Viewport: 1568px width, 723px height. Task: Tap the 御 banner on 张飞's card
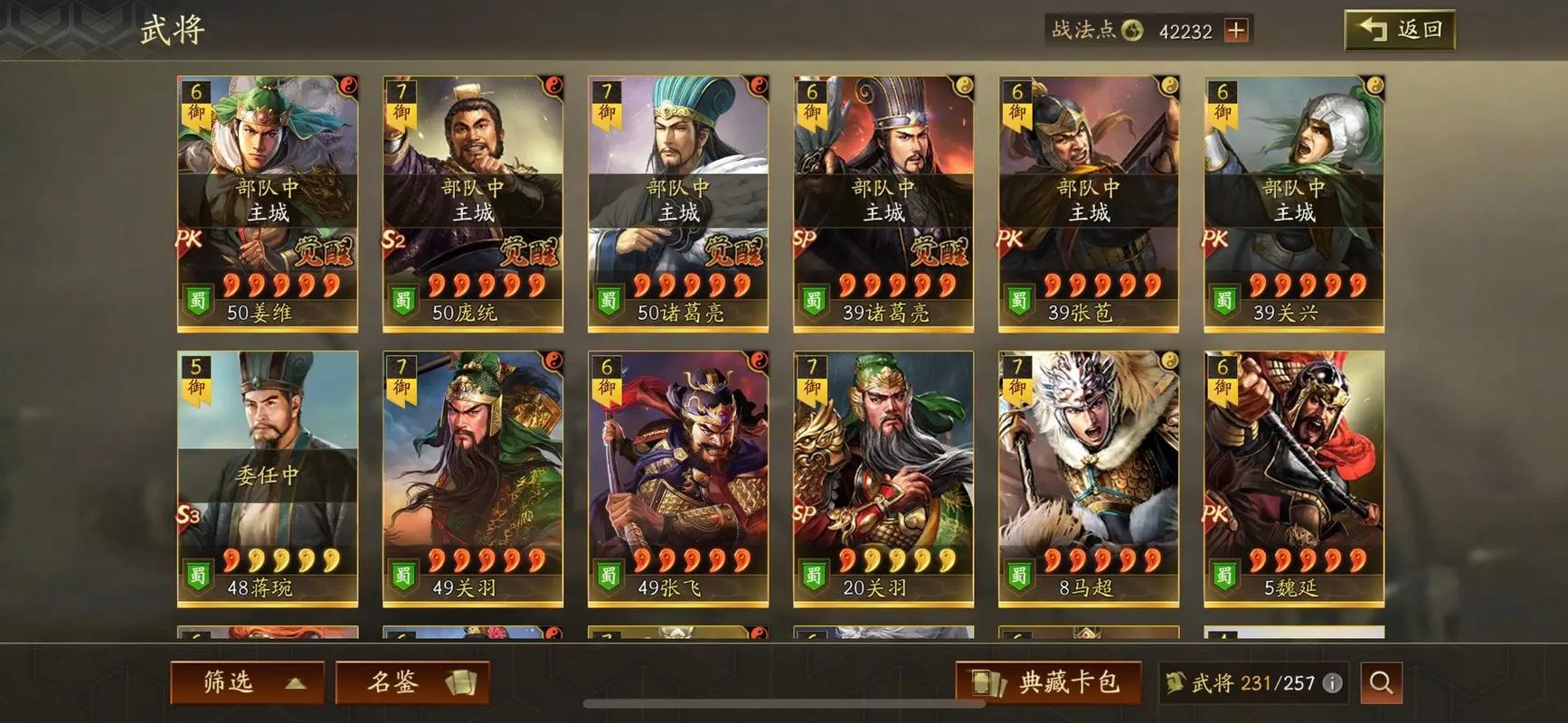(x=607, y=387)
